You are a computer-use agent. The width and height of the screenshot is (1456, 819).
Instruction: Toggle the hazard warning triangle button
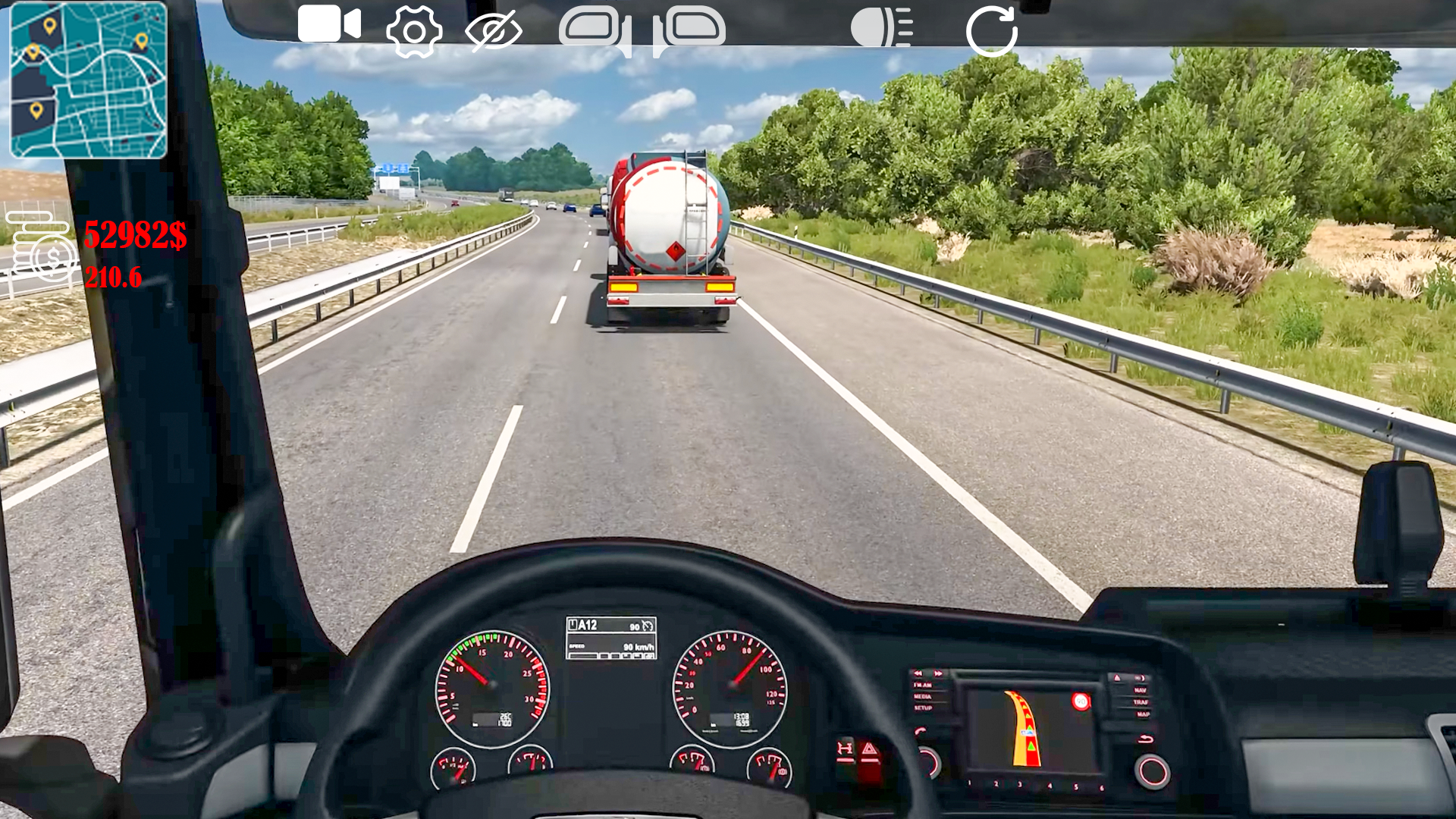(870, 752)
